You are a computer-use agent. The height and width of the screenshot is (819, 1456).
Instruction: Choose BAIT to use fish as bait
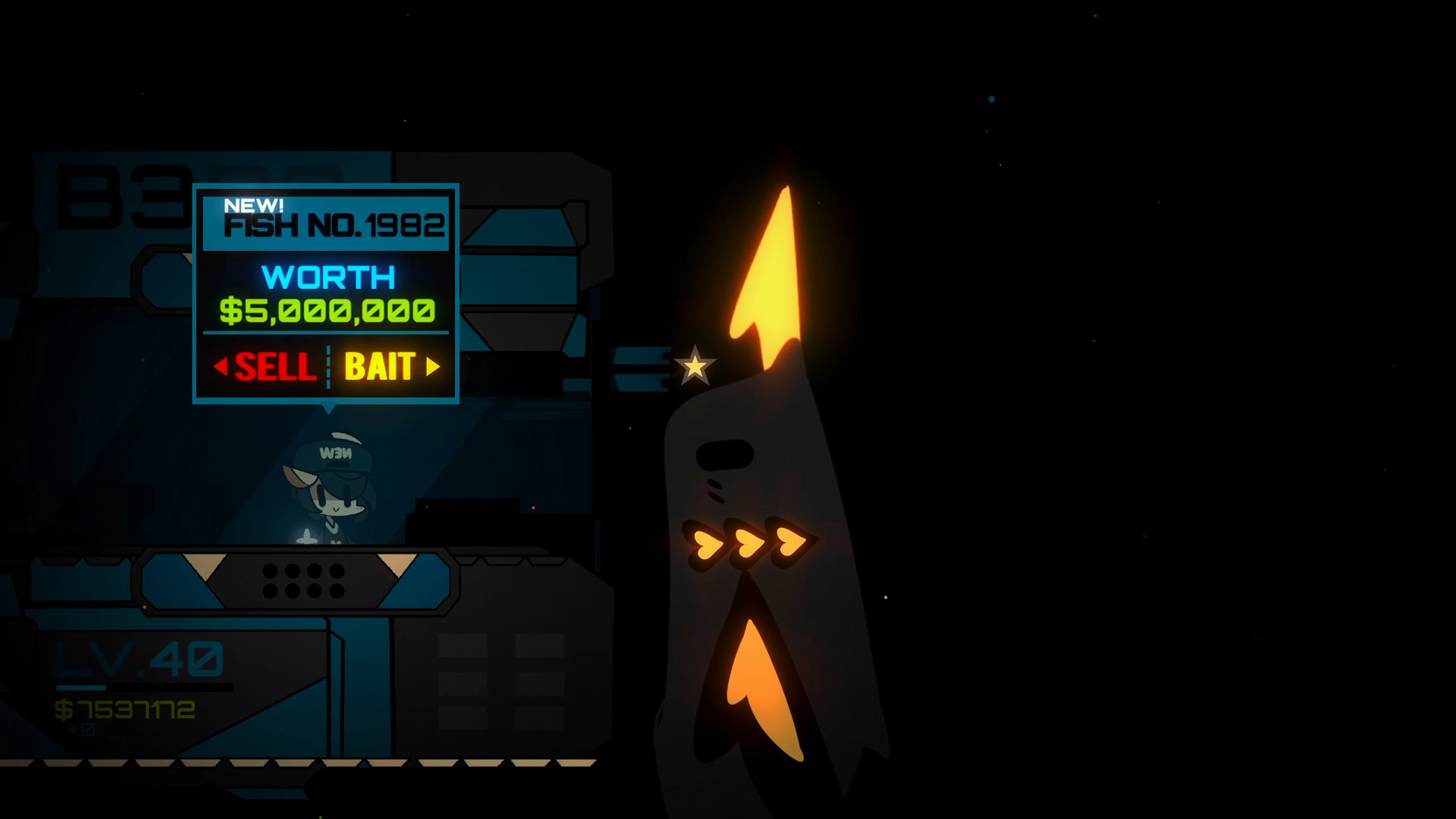pos(380,368)
